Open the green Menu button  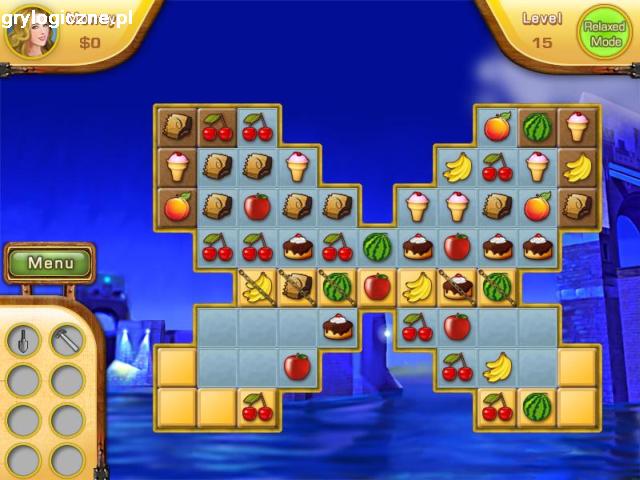coord(50,264)
